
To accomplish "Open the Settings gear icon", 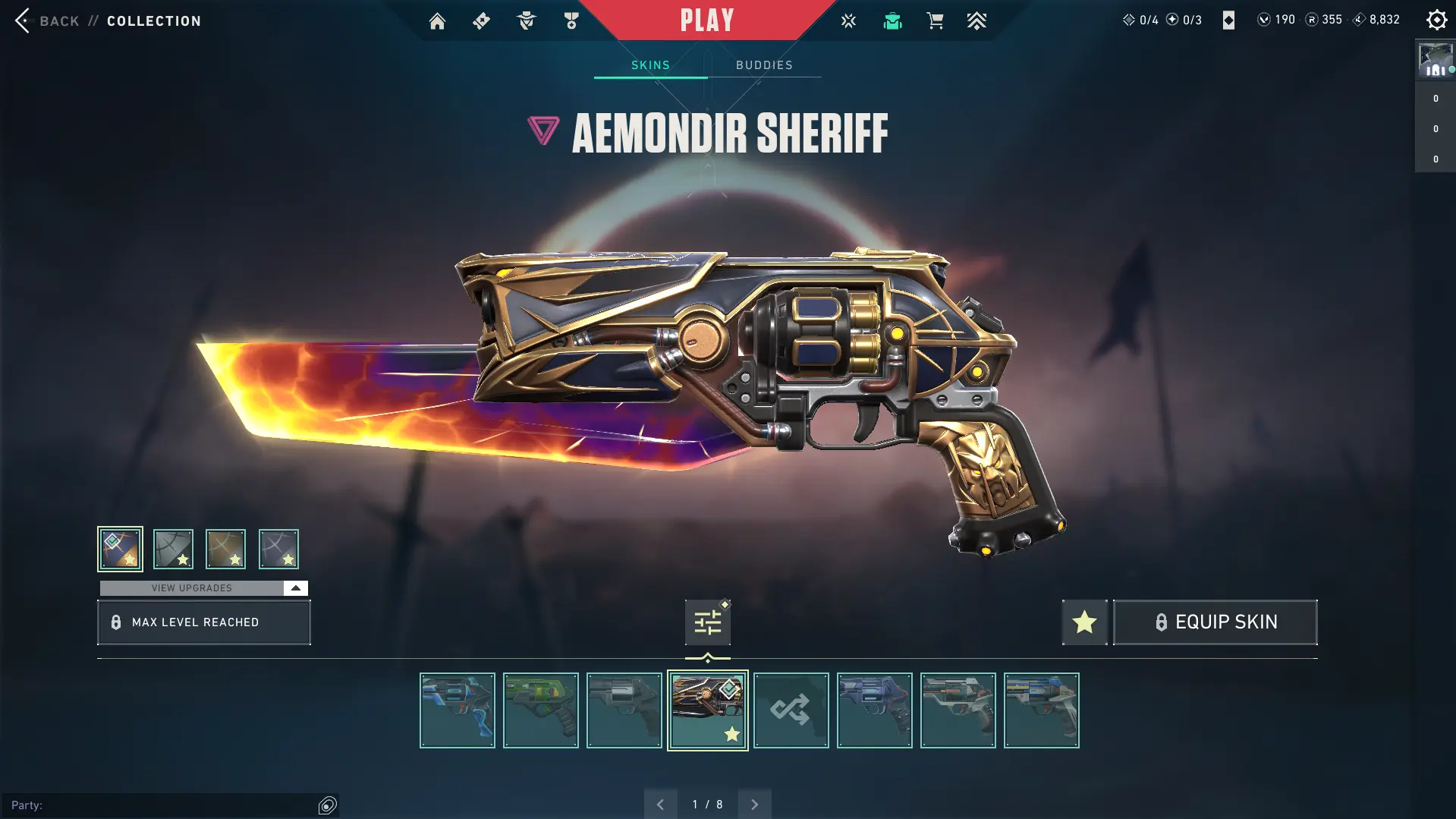I will tap(1436, 20).
